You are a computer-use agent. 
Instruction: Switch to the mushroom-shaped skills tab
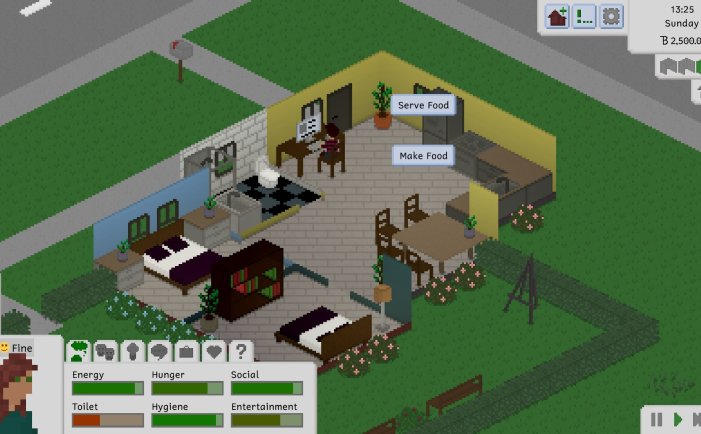coord(133,351)
